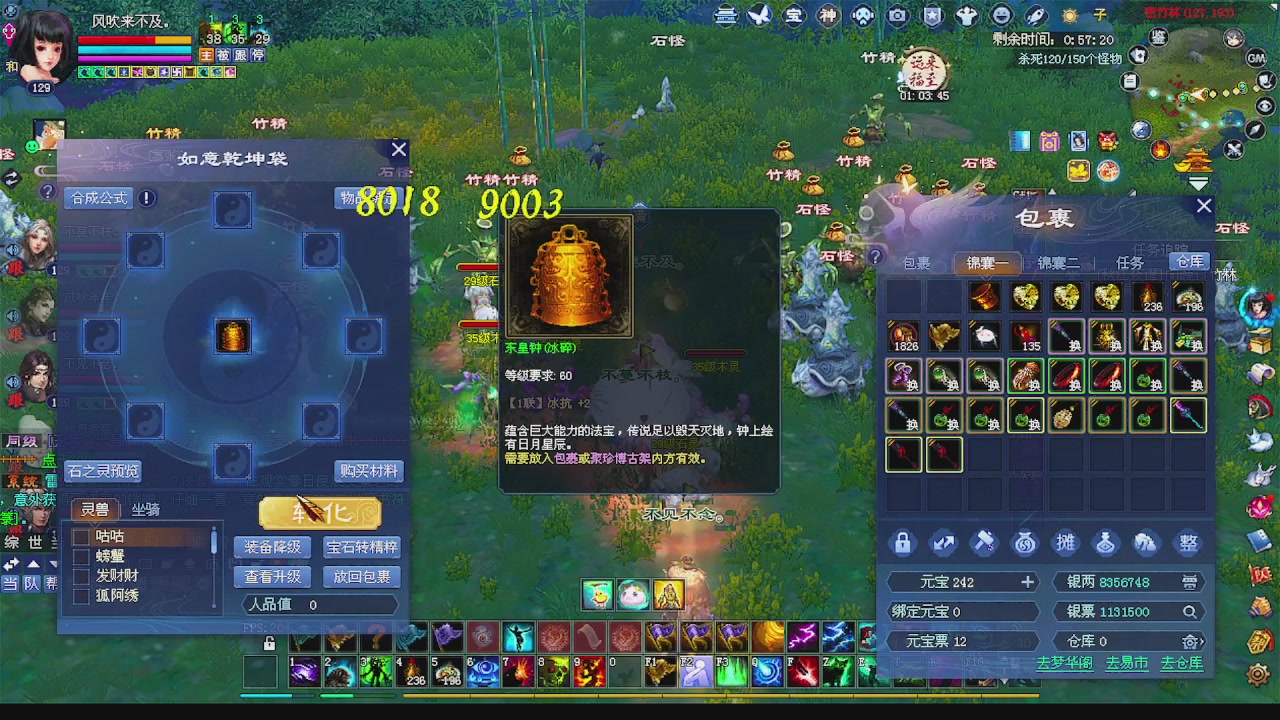This screenshot has height=720, width=1280.
Task: Select the 摊 stall icon in bag panel
Action: coord(1066,542)
